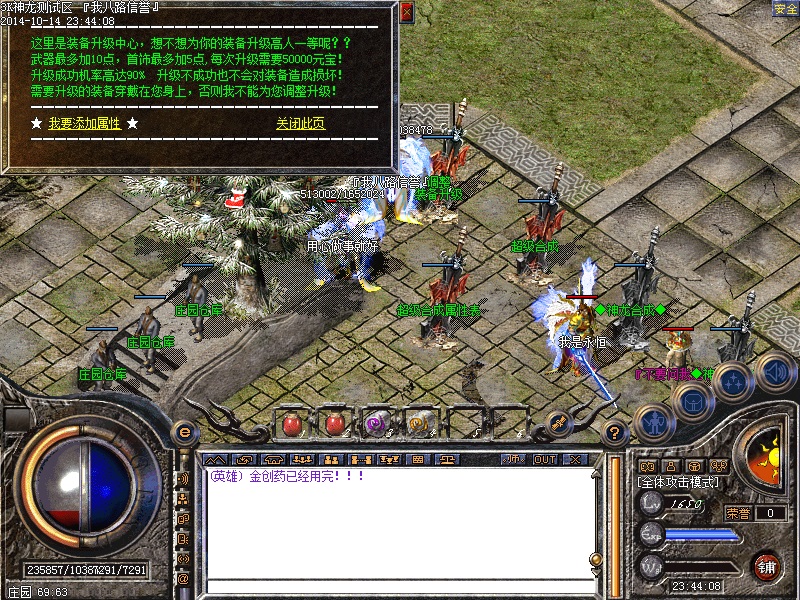Click the OUT button above the chat

tap(545, 459)
